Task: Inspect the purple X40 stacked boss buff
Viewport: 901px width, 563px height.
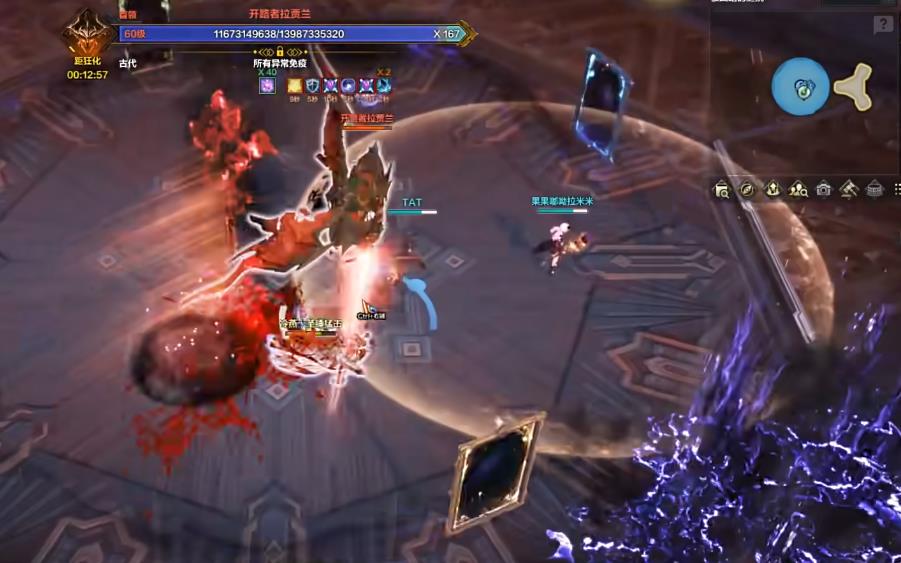Action: [x=267, y=86]
